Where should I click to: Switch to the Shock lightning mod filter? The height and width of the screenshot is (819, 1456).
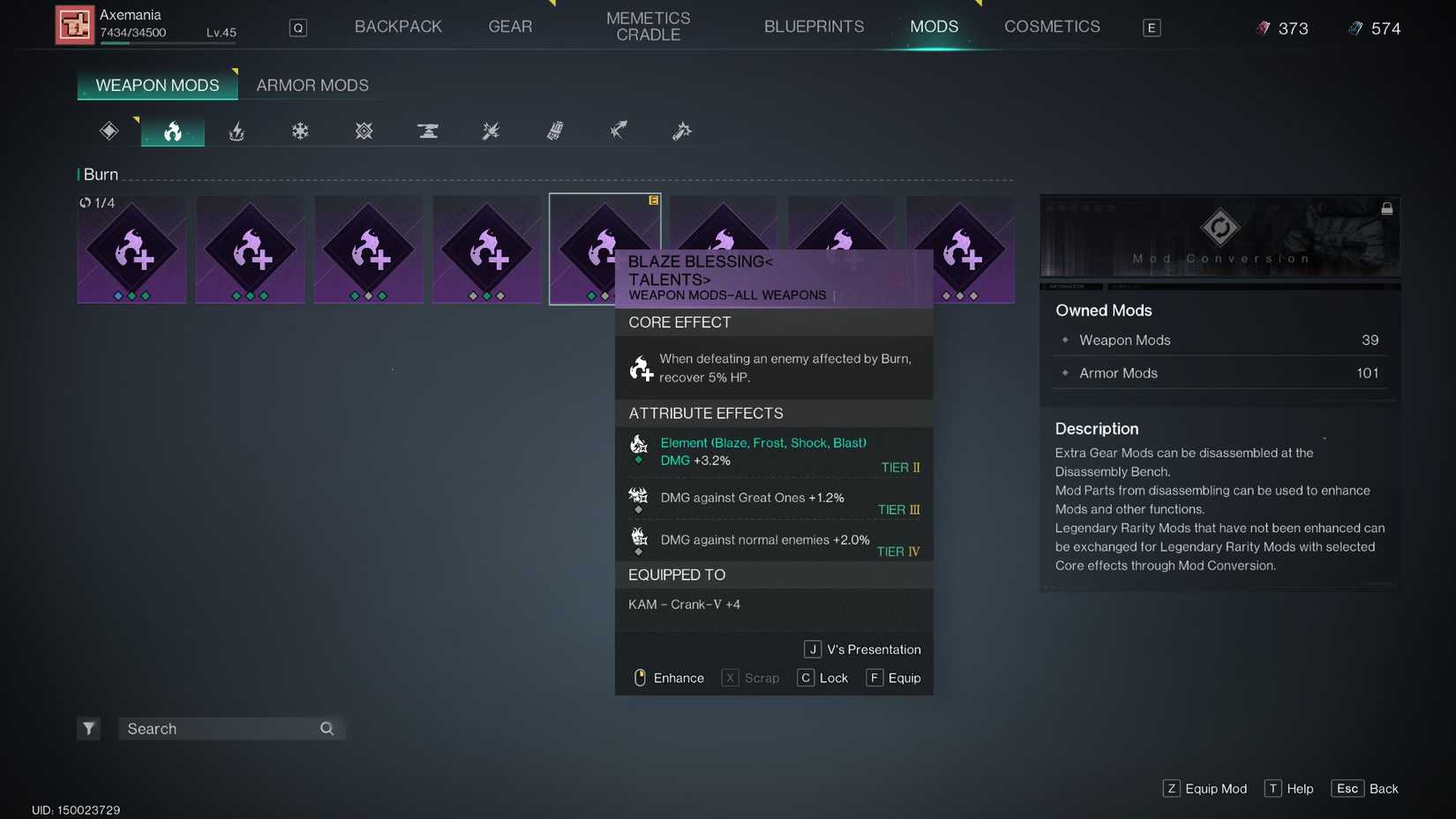(x=236, y=131)
